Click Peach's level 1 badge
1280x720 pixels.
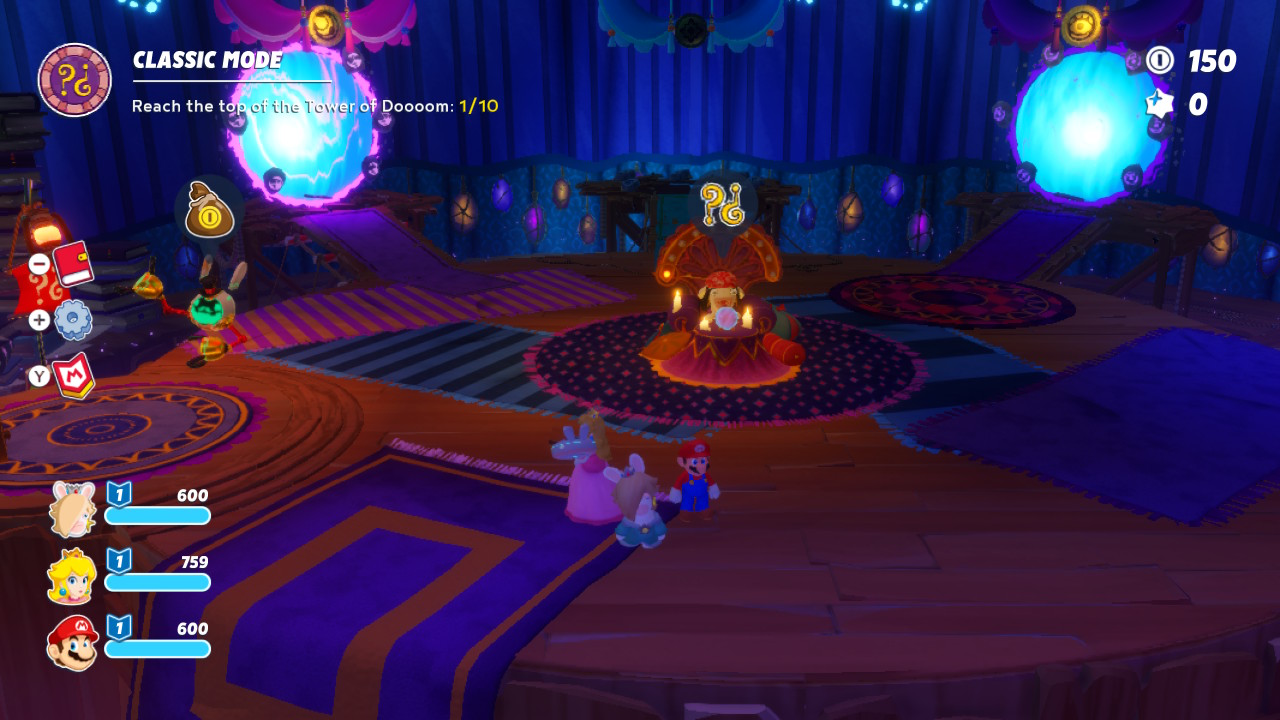pos(119,561)
